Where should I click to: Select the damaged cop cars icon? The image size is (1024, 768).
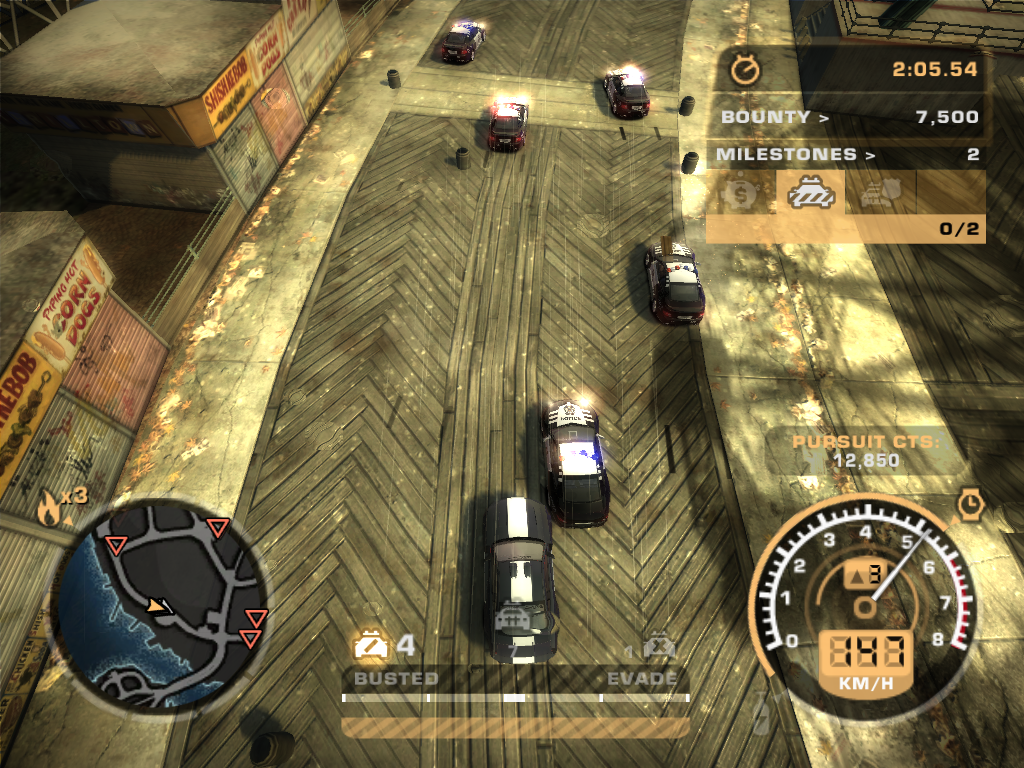(x=371, y=646)
